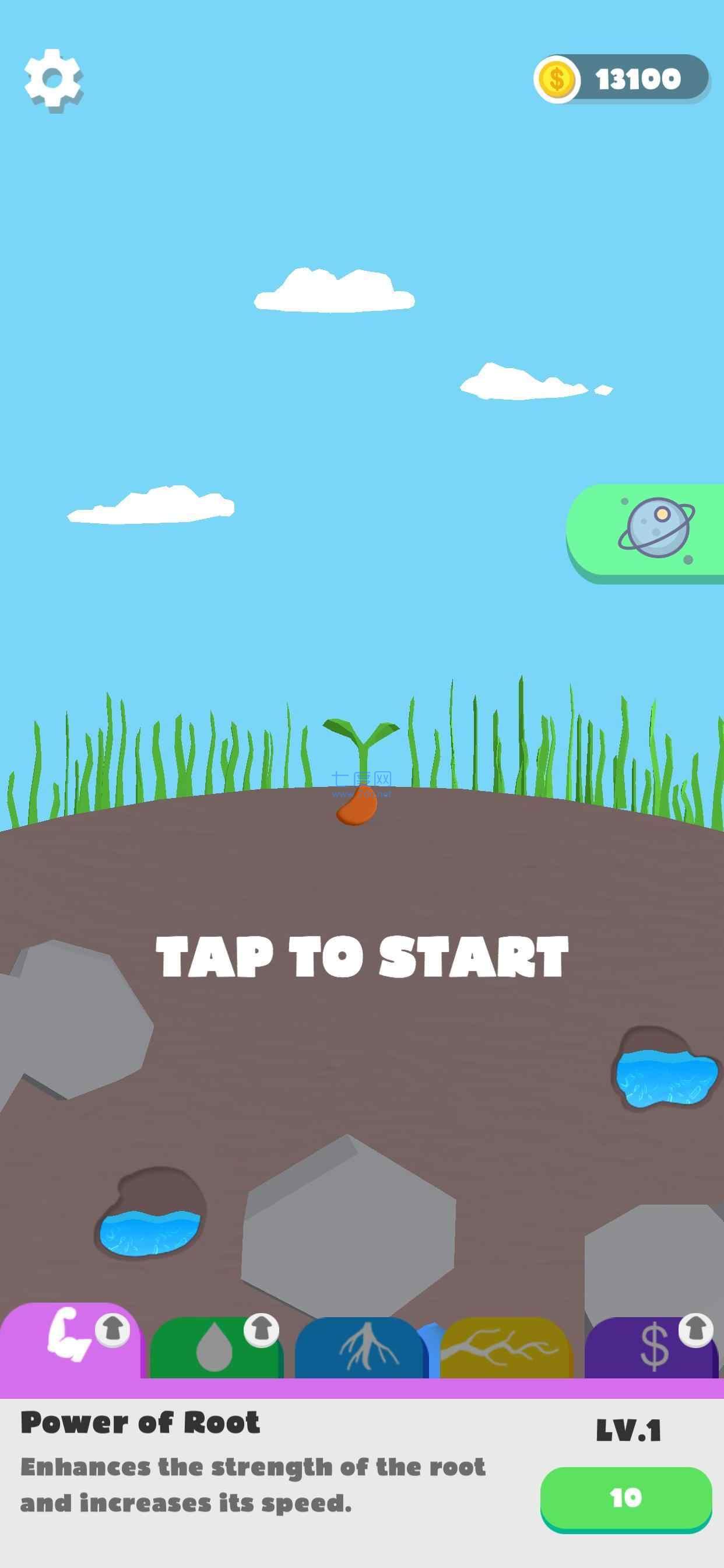Screen dimensions: 724x1568
Task: Switch to the yellow crack tab
Action: pyautogui.click(x=504, y=1349)
